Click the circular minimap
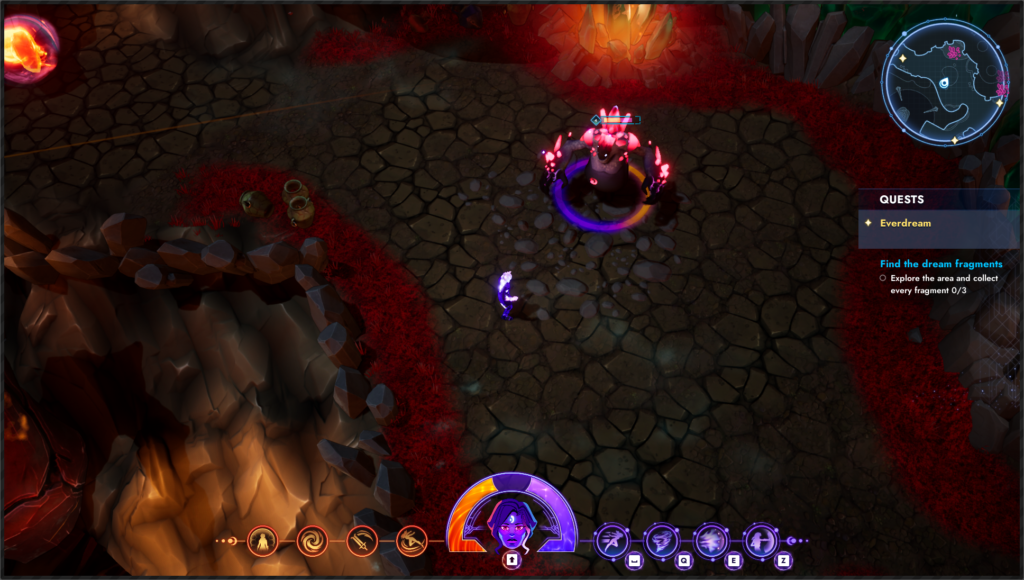This screenshot has width=1024, height=580. click(x=945, y=82)
